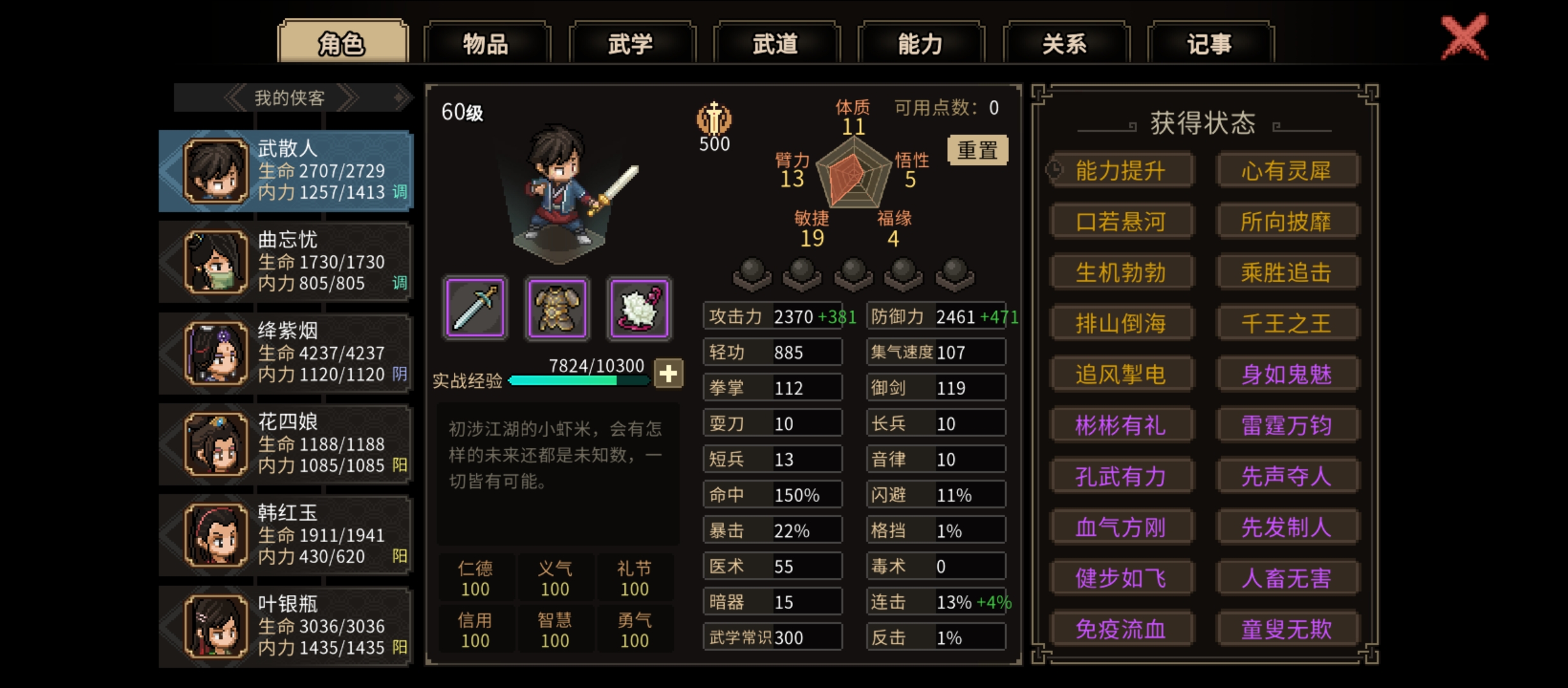Viewport: 1568px width, 688px height.
Task: Choose party member 绛紫烟
Action: pyautogui.click(x=287, y=353)
